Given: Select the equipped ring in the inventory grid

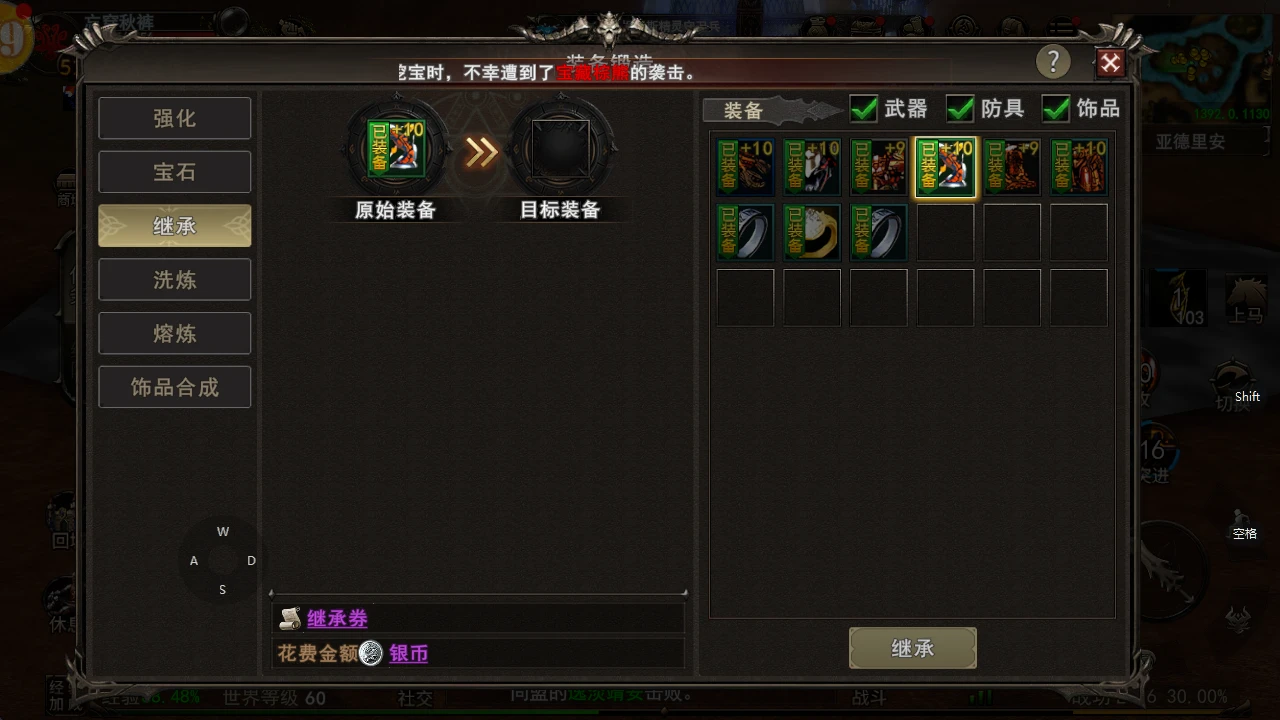Looking at the screenshot, I should (745, 231).
